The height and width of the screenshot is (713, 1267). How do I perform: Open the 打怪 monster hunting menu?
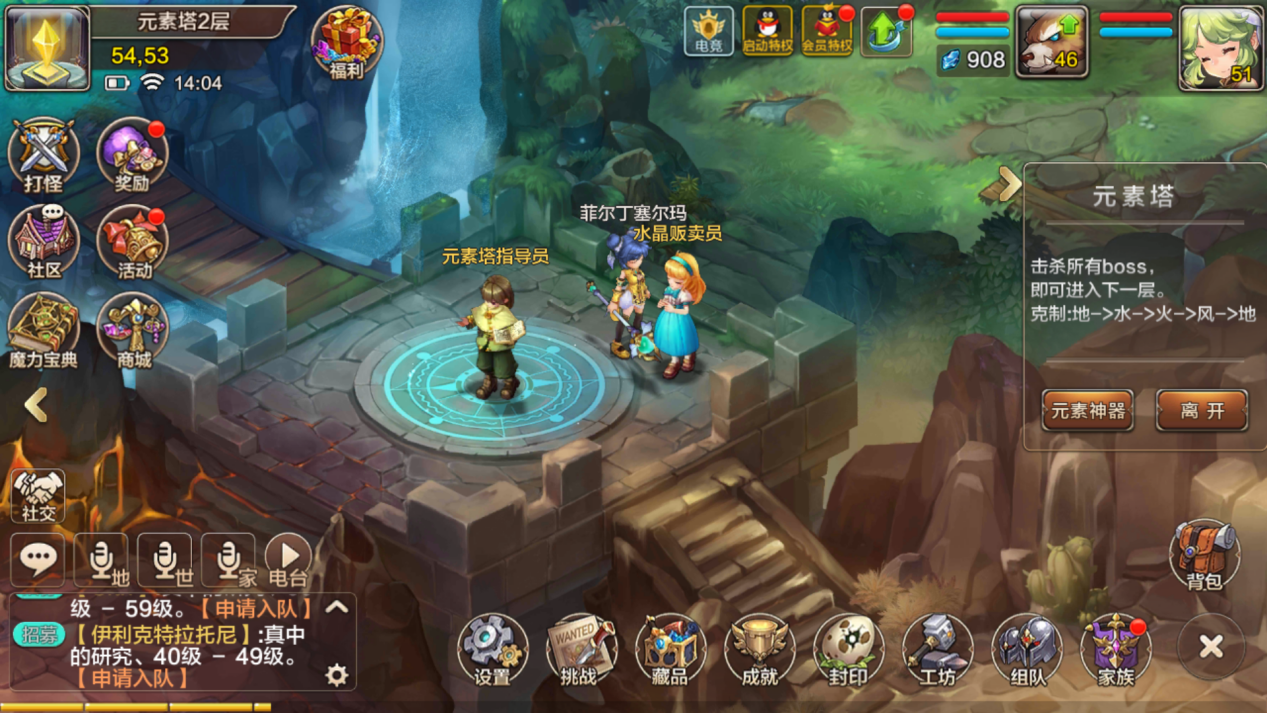(44, 155)
